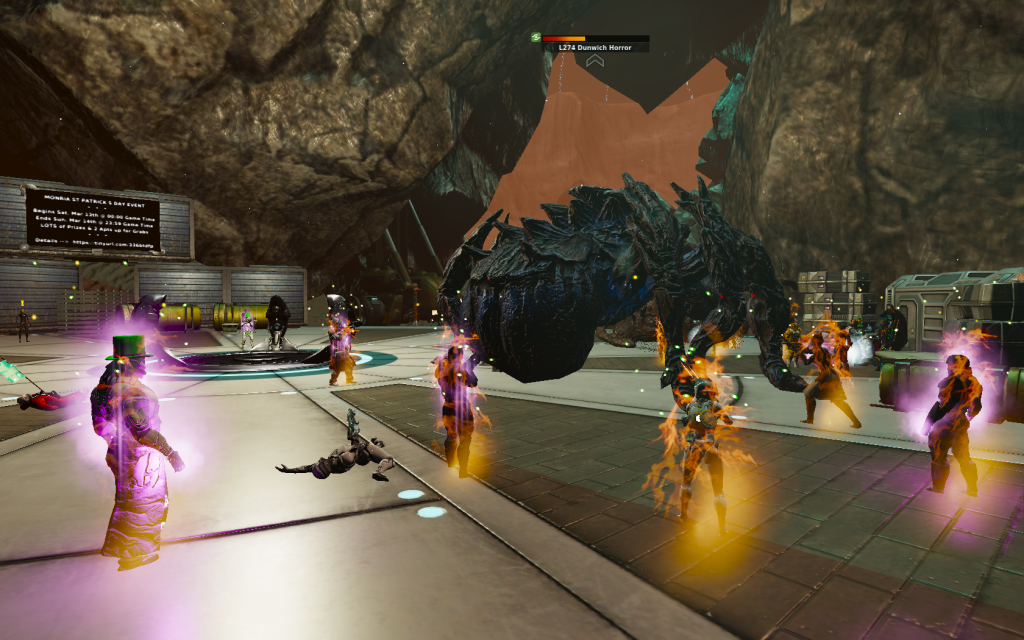Select the L274 Dunwich Horror nameplate
Viewport: 1024px width, 640px height.
point(595,47)
